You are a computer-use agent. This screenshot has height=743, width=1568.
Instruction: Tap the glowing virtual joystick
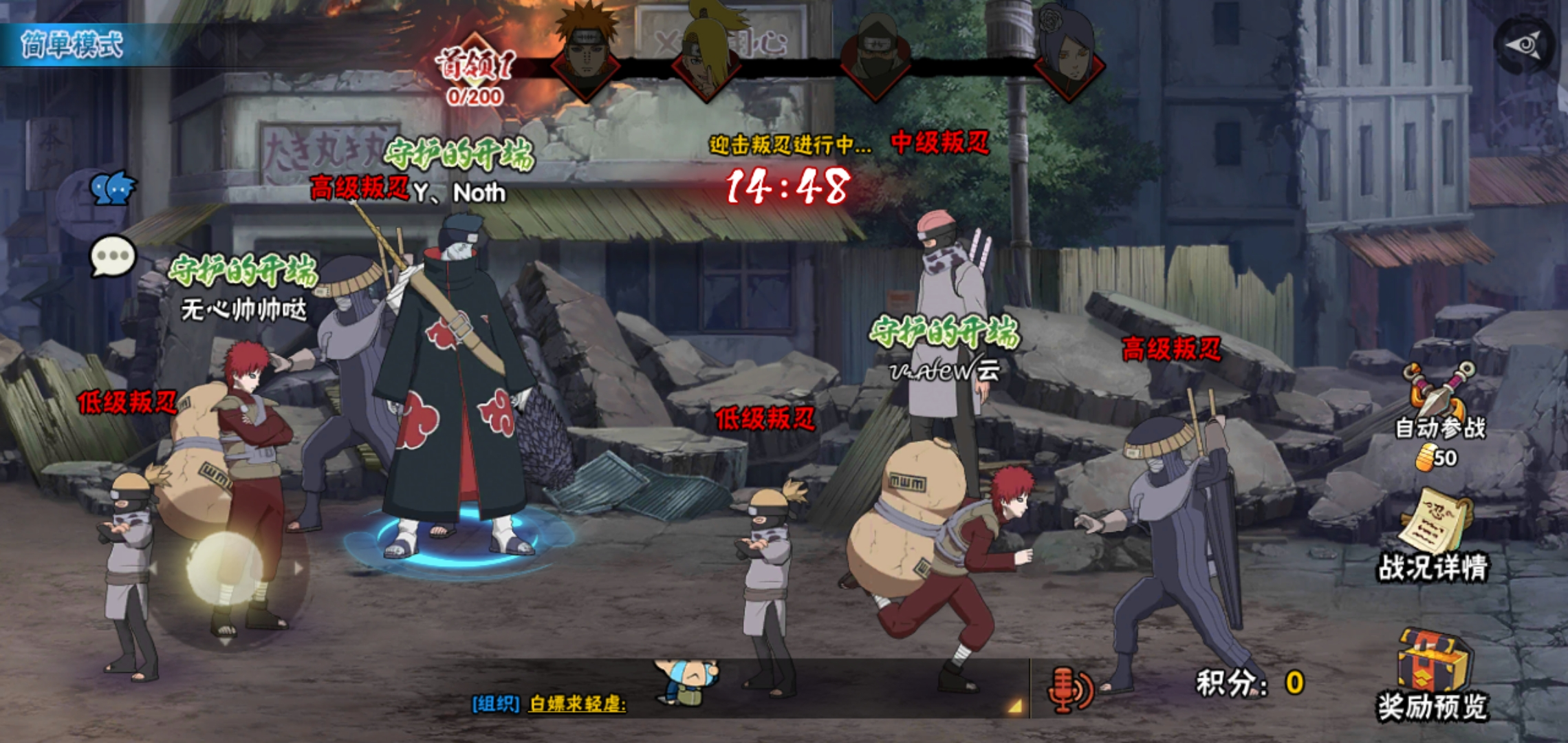click(x=225, y=569)
